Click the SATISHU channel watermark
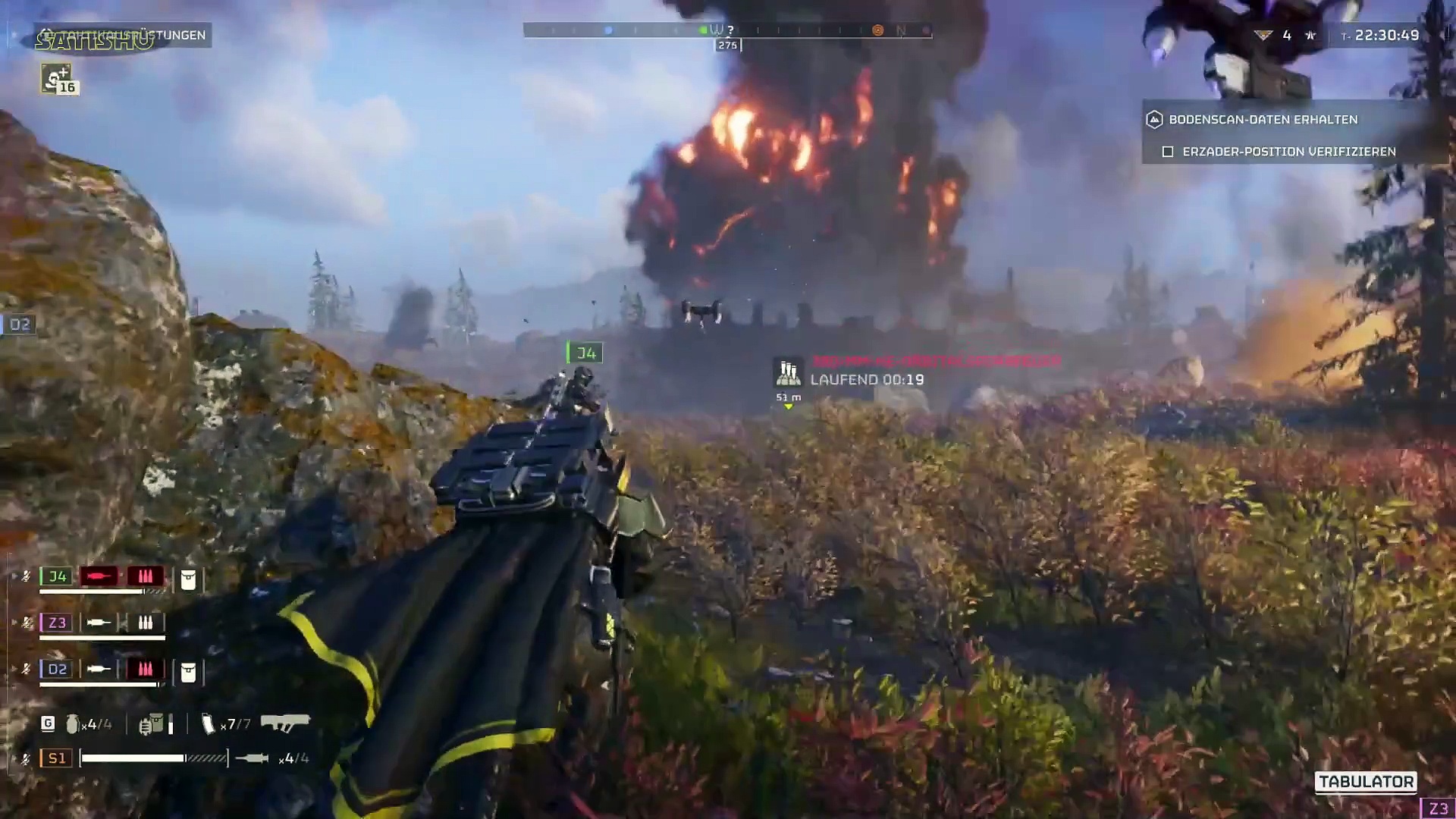Image resolution: width=1456 pixels, height=819 pixels. tap(95, 41)
